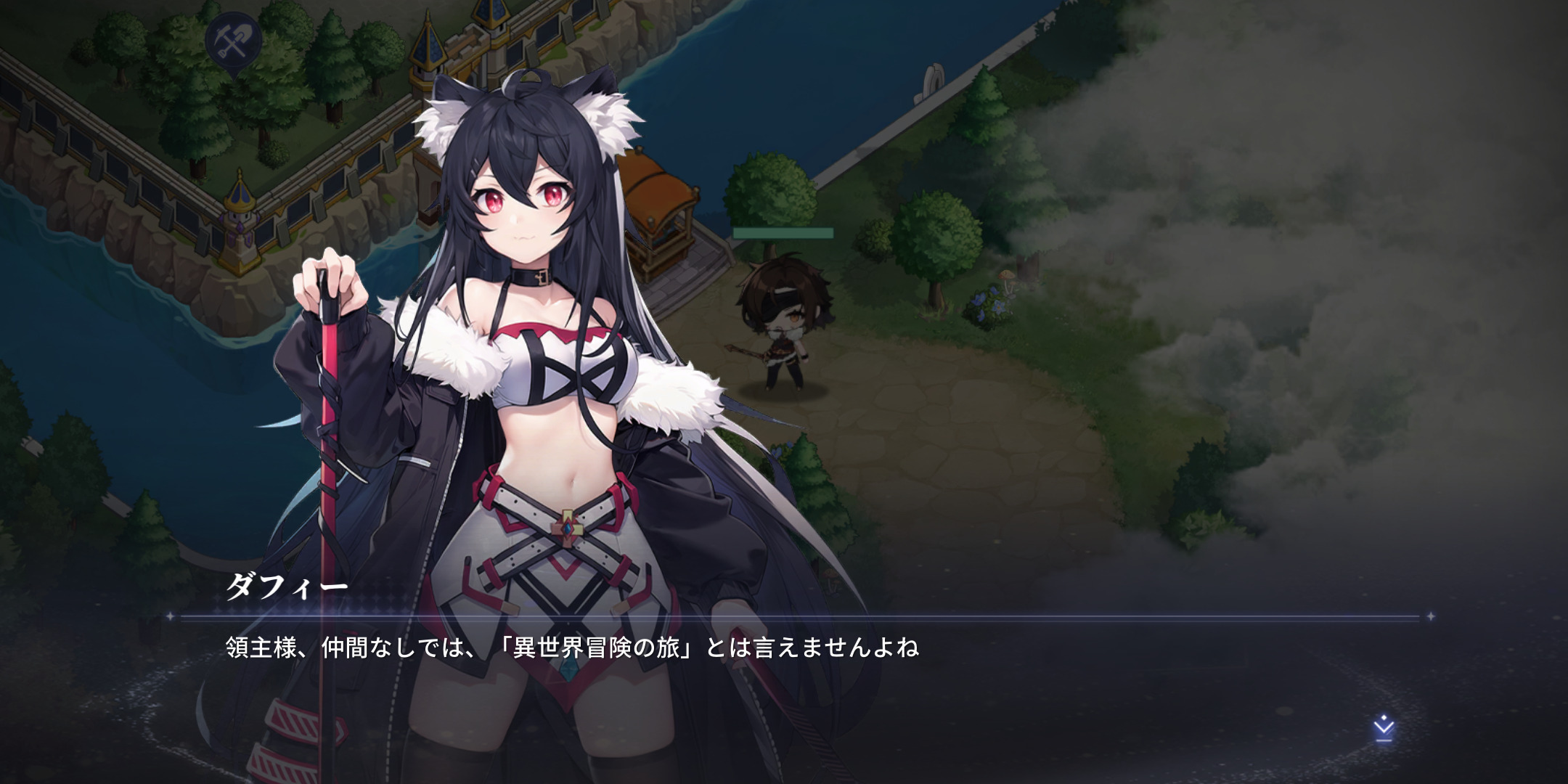
Task: Click the dialogue text line to continue
Action: point(572,647)
